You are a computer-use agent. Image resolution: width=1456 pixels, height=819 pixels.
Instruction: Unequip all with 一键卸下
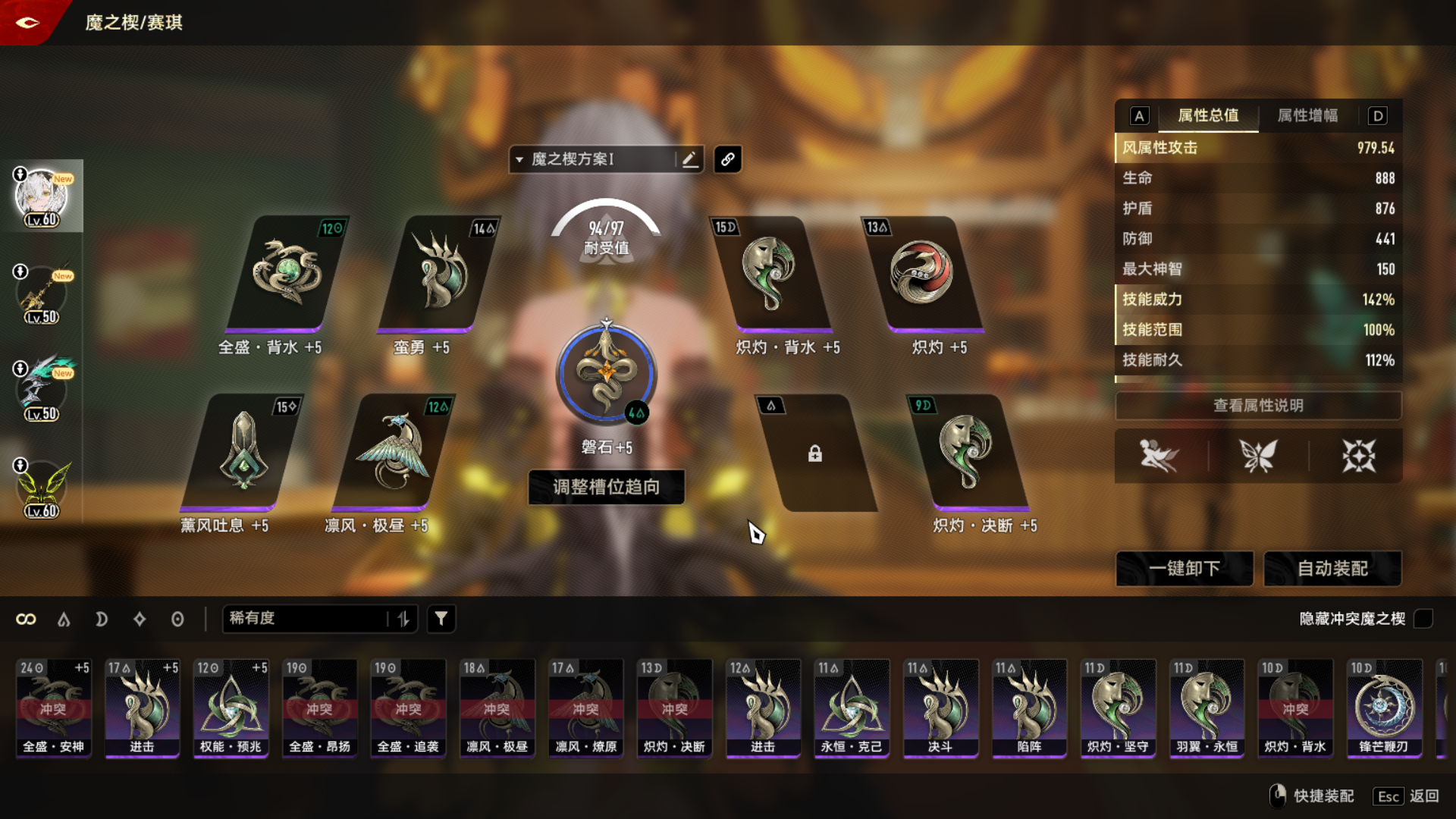1184,569
